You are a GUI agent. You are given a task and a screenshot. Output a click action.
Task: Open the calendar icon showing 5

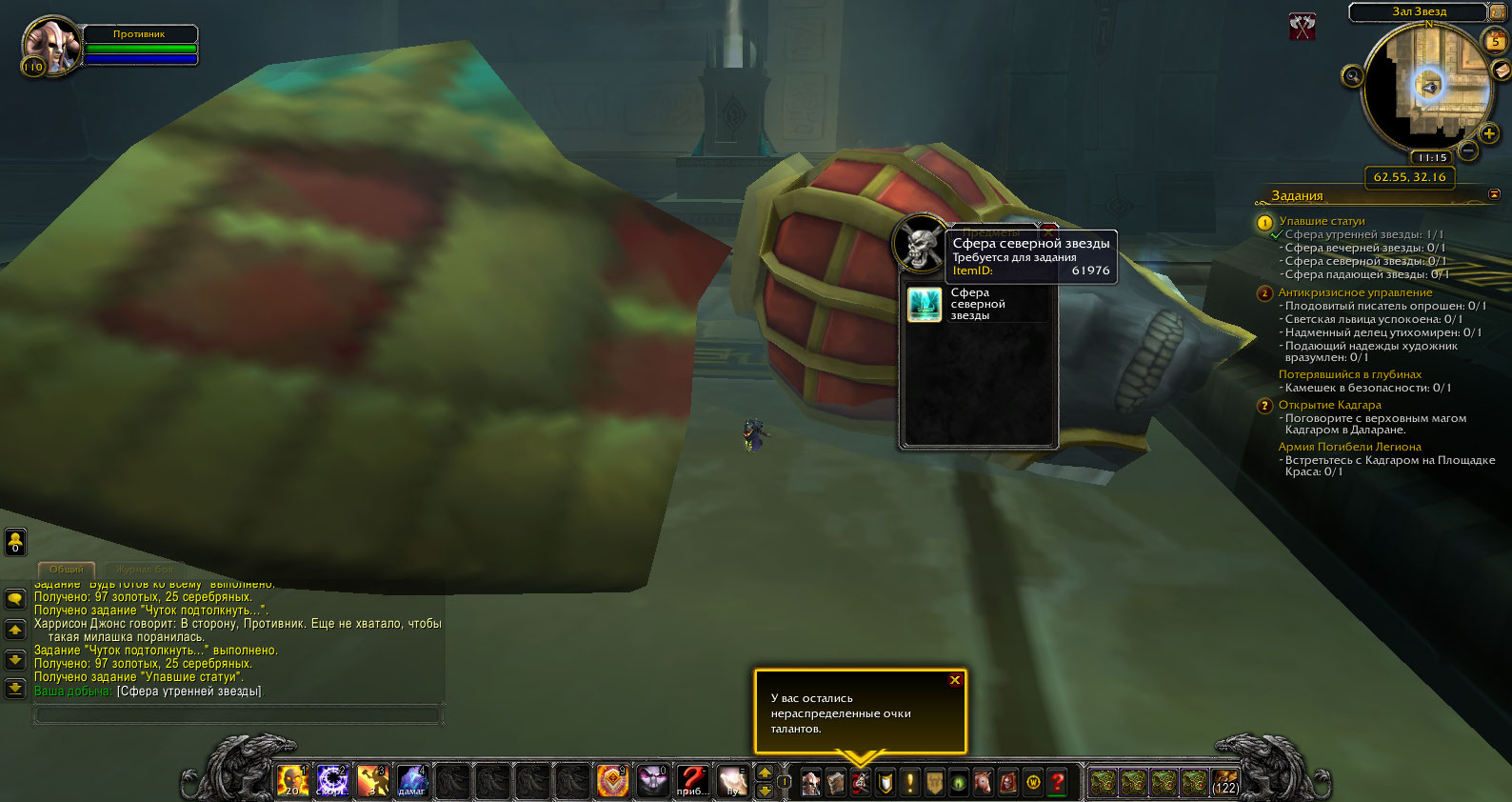click(x=1496, y=41)
